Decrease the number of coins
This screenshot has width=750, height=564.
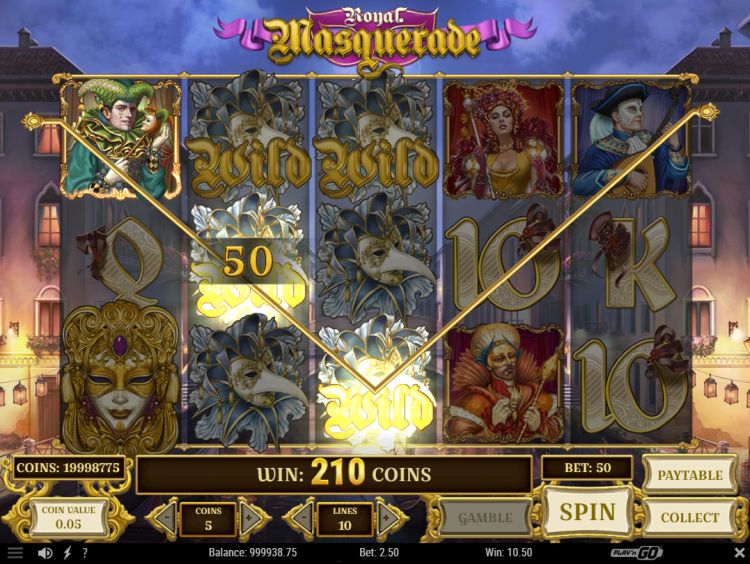click(165, 518)
